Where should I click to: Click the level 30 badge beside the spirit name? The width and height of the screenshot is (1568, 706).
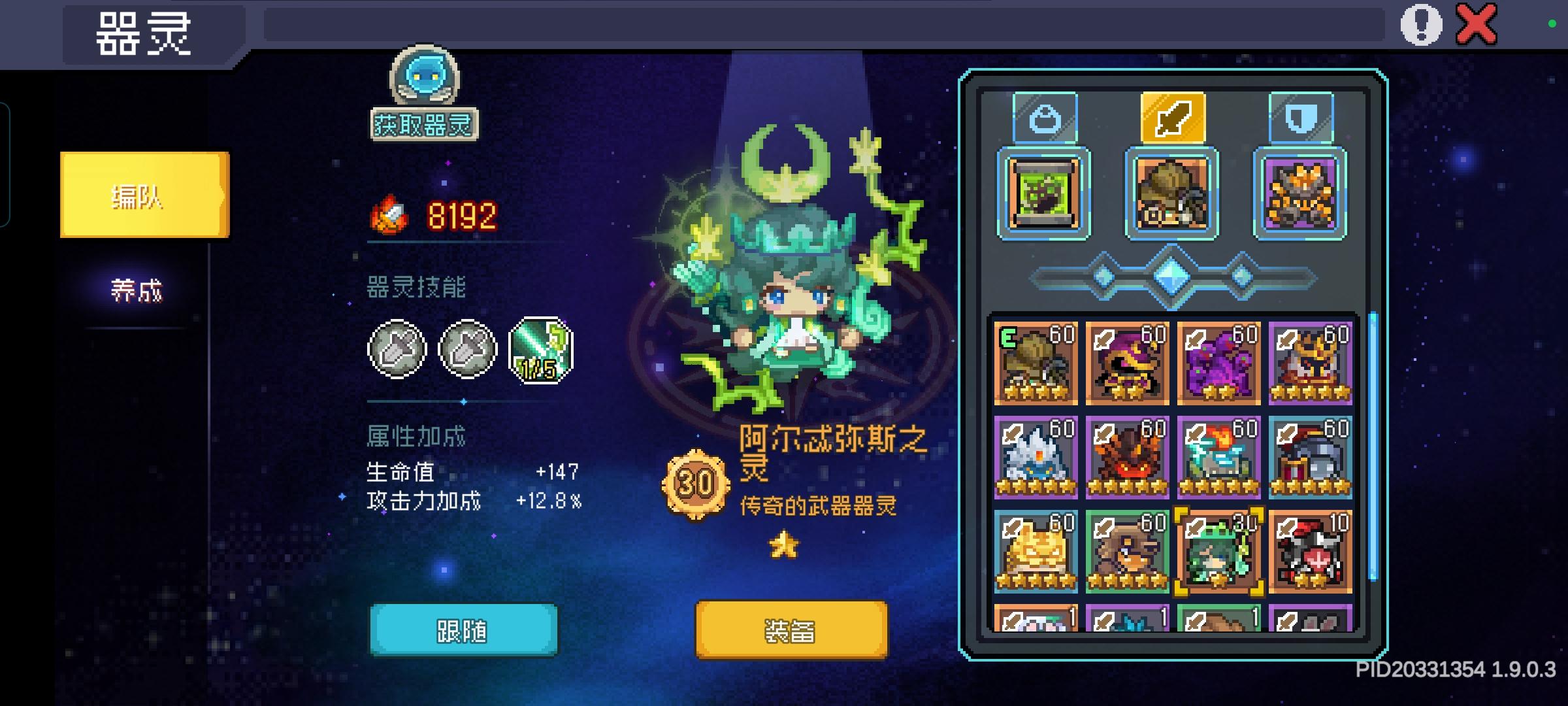696,482
